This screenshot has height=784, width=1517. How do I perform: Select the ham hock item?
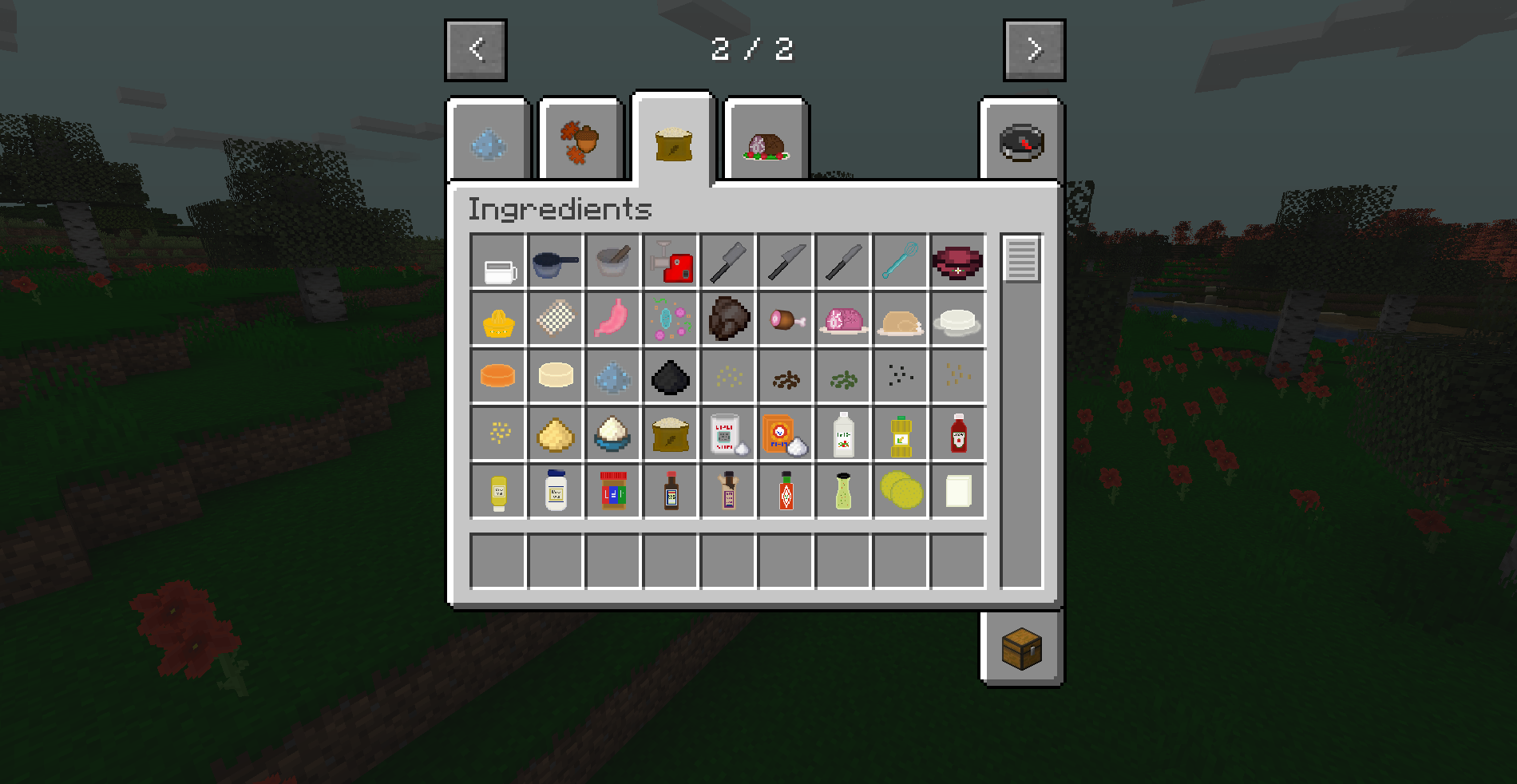click(x=786, y=319)
